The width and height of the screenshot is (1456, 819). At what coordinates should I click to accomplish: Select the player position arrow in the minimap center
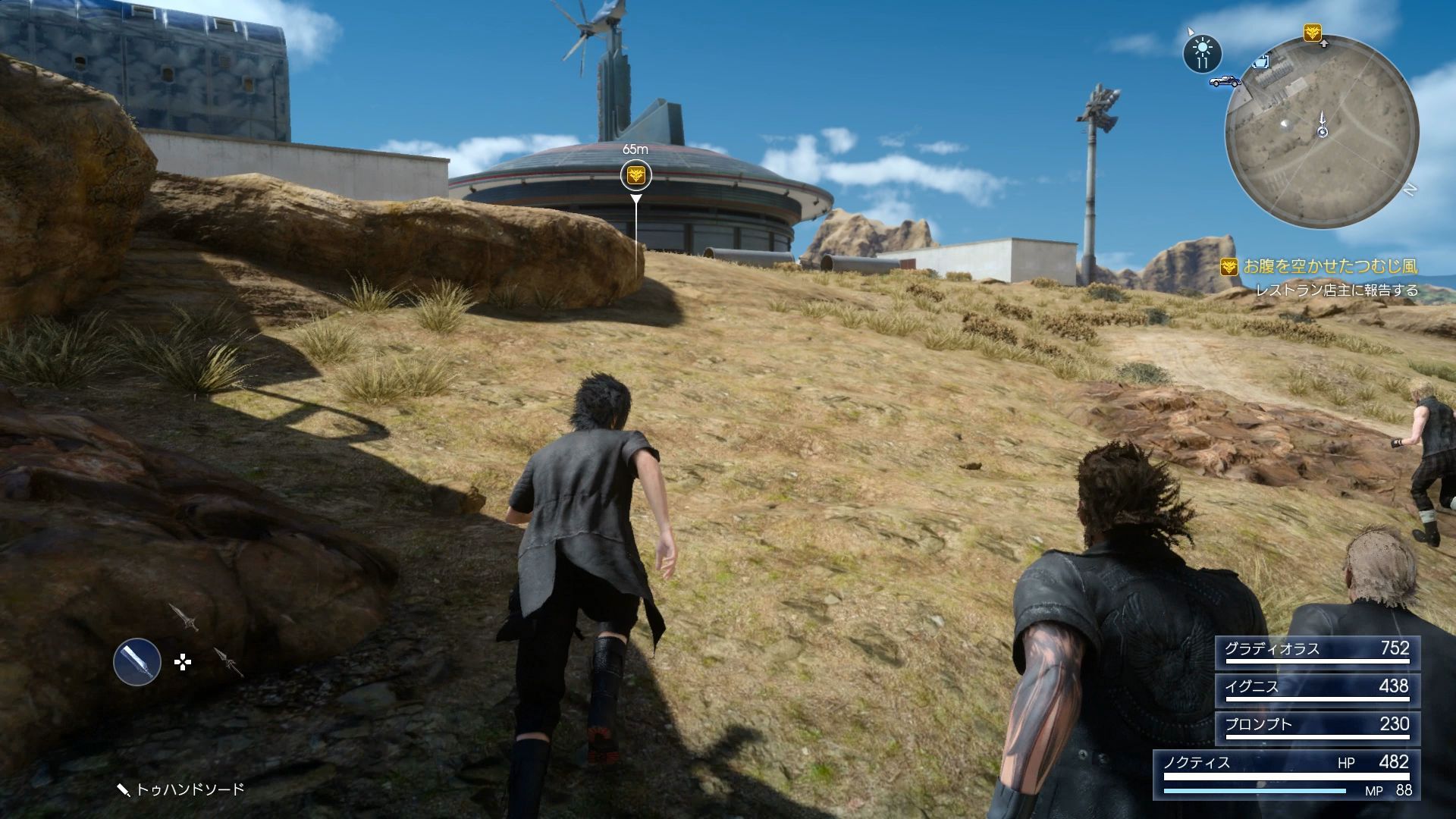click(x=1322, y=124)
